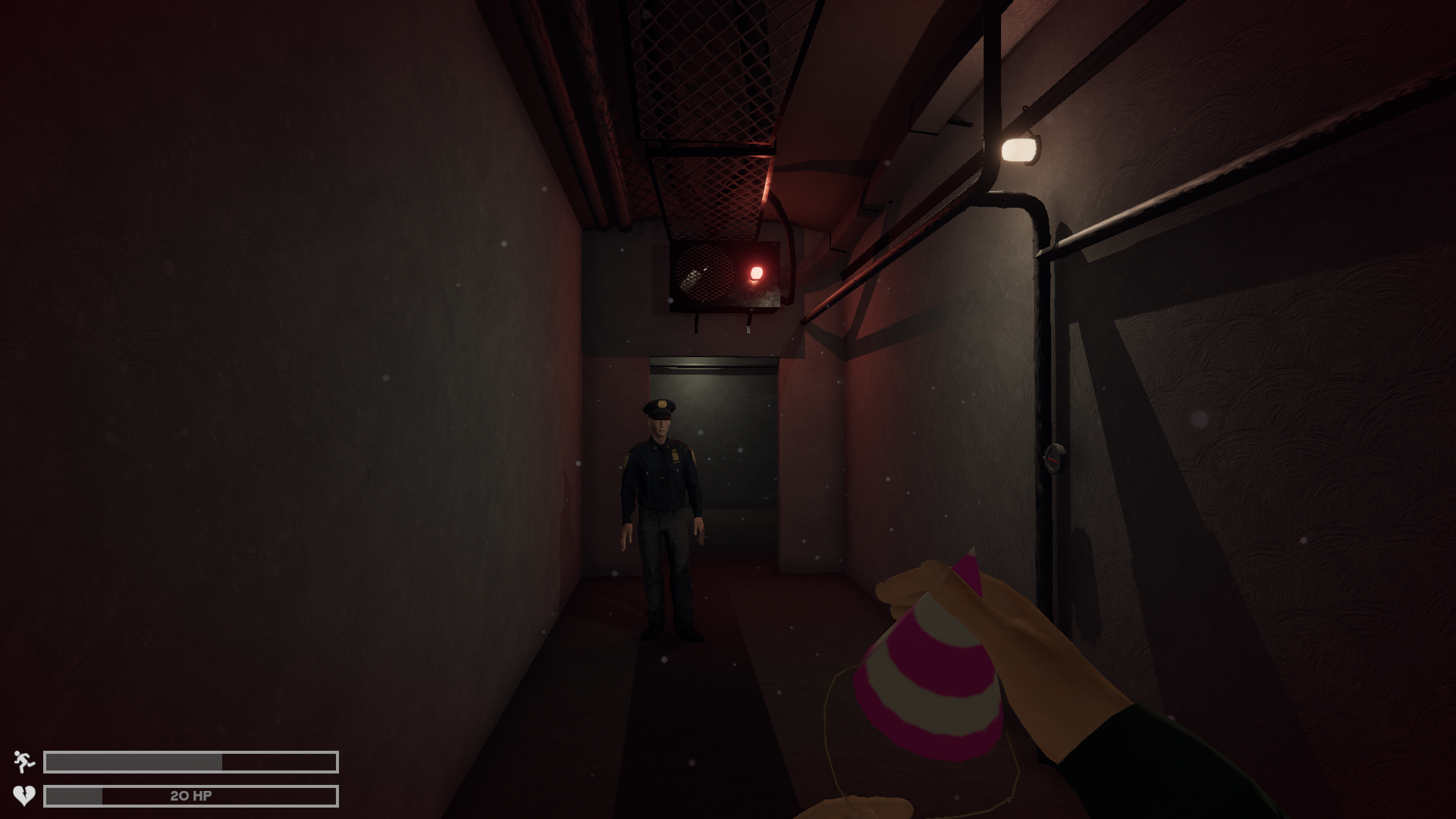This screenshot has height=819, width=1456.
Task: Click the 20 HP label
Action: [191, 795]
